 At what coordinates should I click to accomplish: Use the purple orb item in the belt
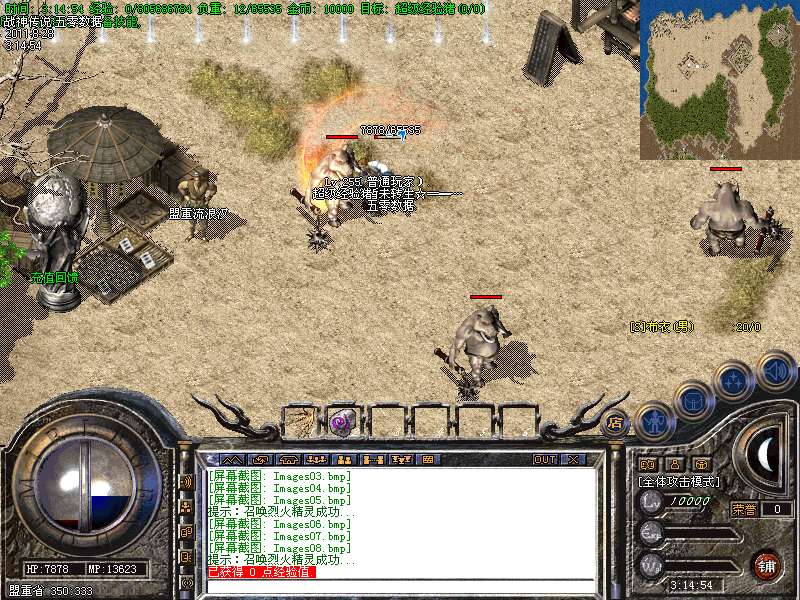click(x=343, y=421)
